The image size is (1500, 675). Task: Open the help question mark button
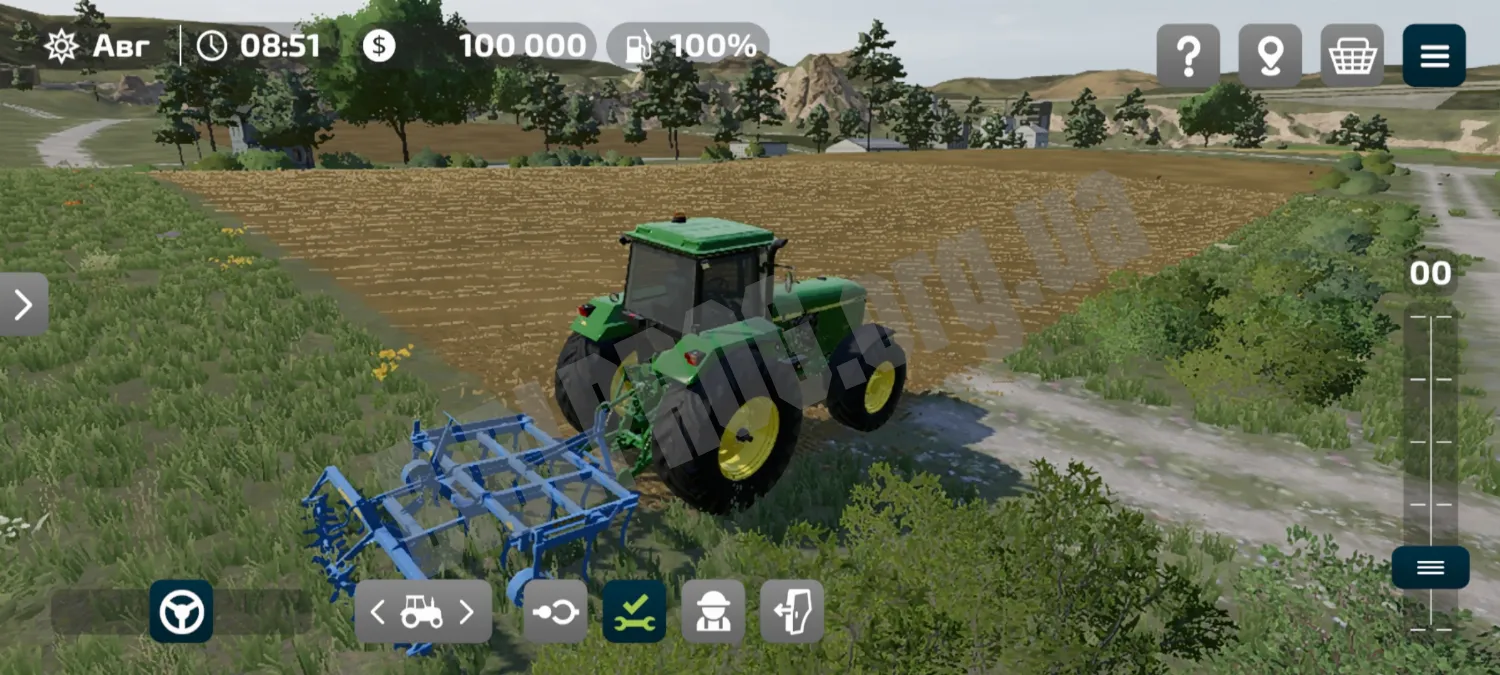pyautogui.click(x=1188, y=56)
